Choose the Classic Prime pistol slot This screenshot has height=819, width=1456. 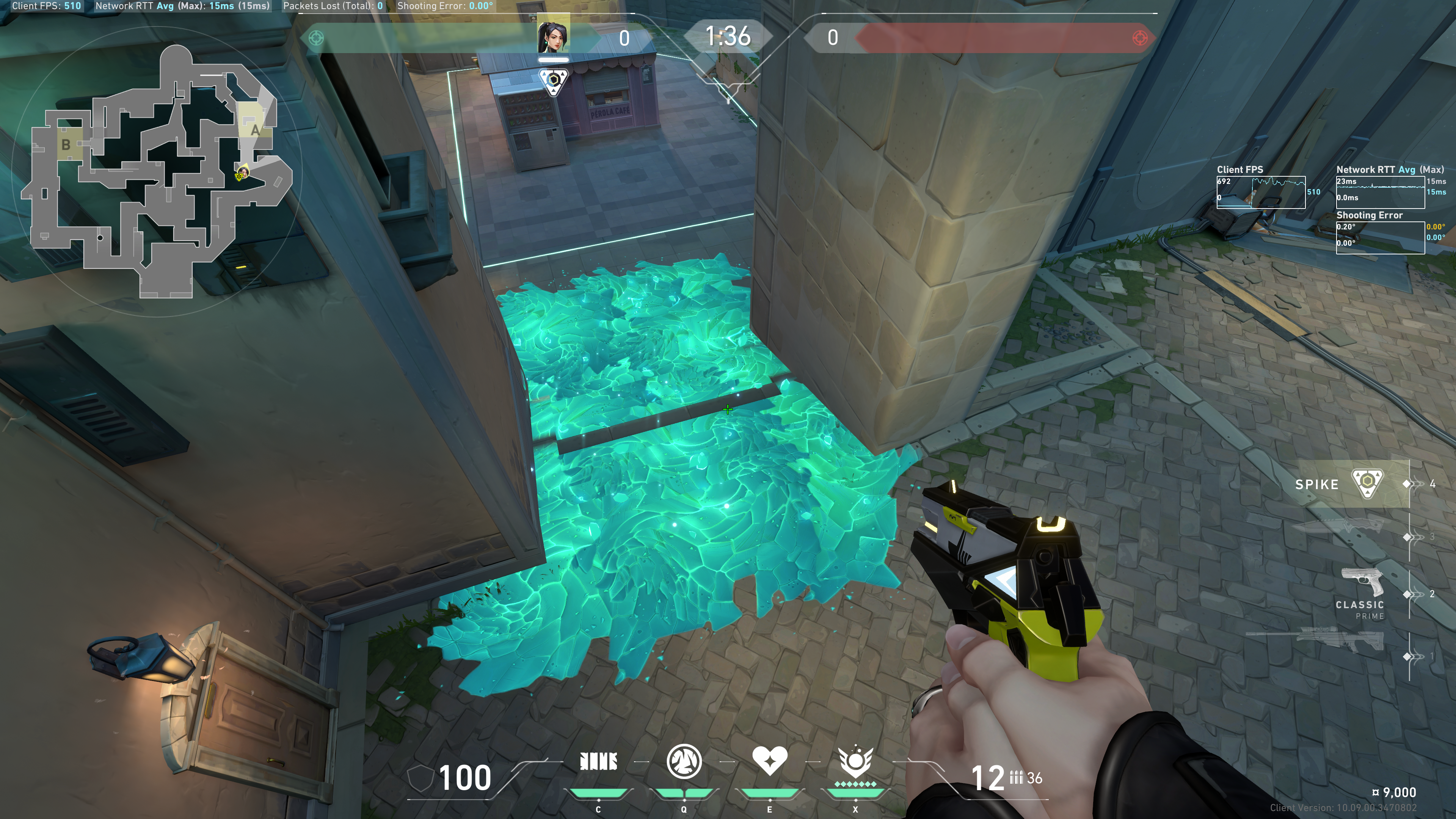point(1362,591)
